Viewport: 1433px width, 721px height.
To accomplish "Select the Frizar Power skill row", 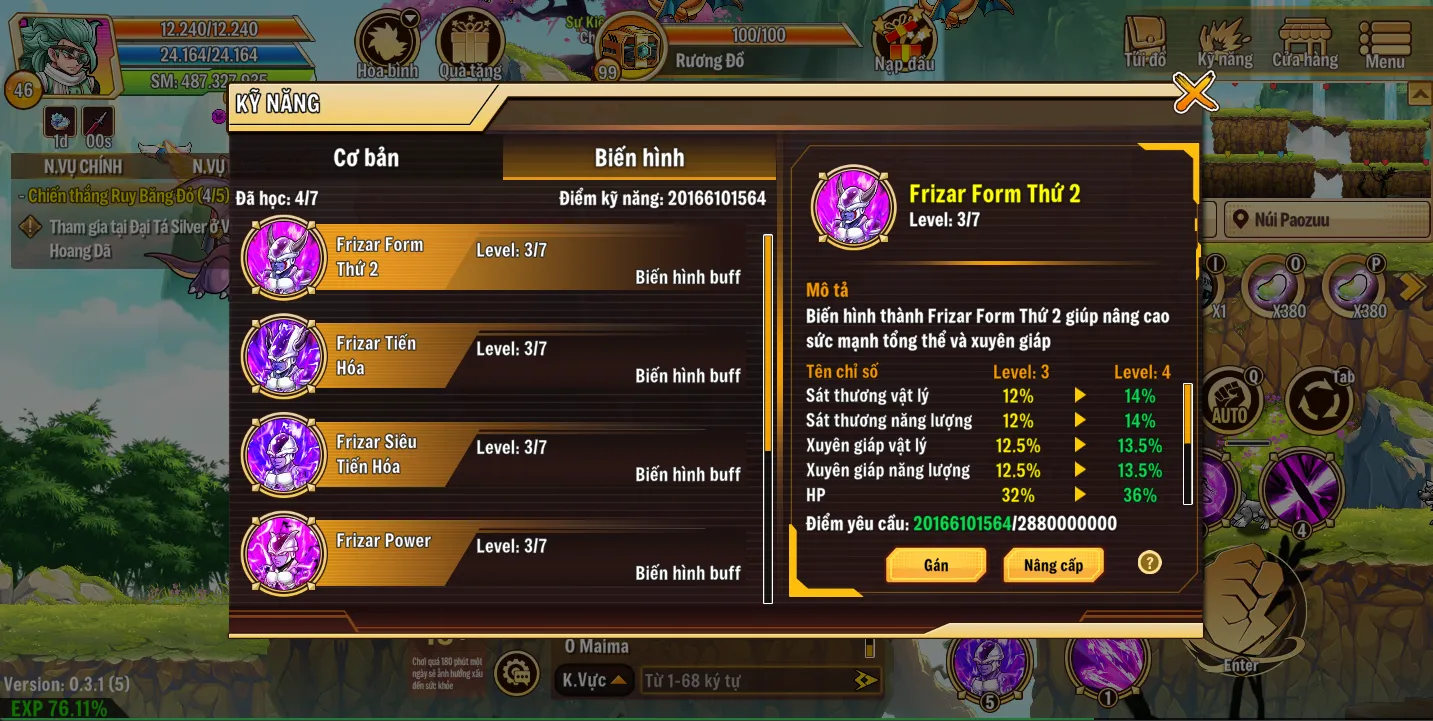I will (x=500, y=554).
